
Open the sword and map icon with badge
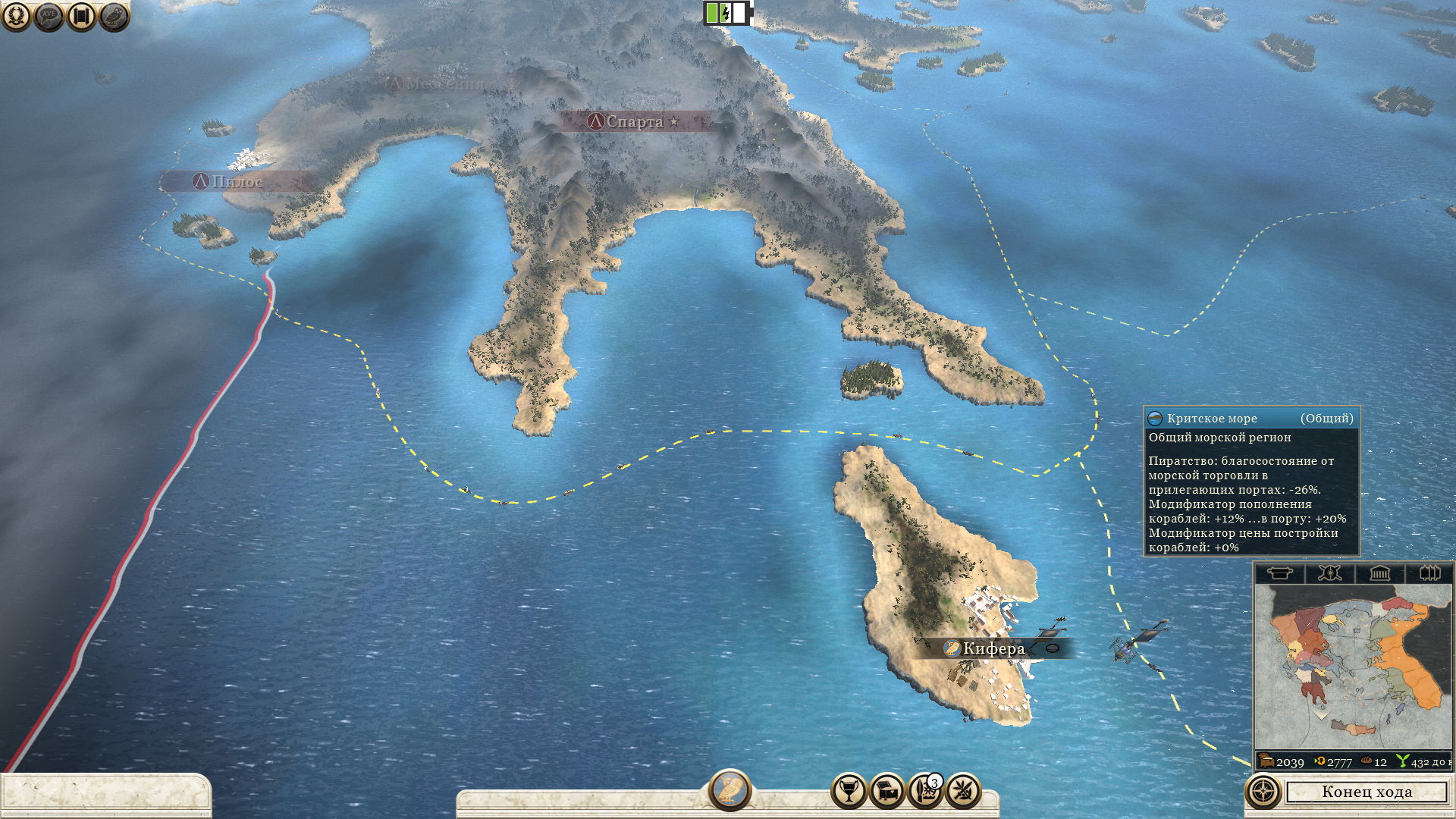point(924,792)
